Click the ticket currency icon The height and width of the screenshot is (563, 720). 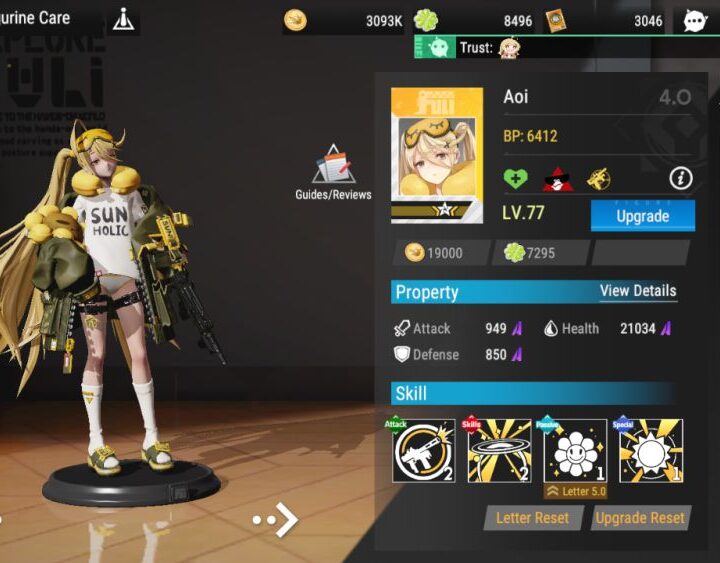555,20
